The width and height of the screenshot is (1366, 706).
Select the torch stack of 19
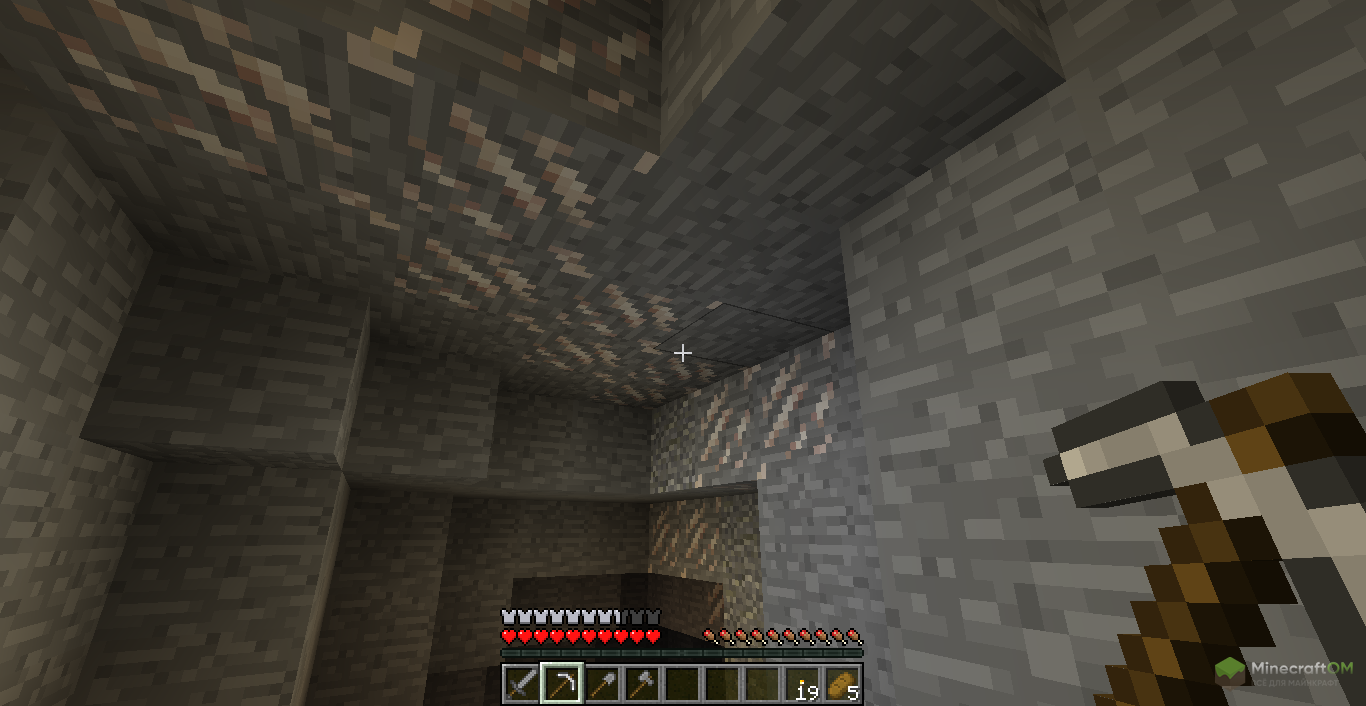tap(802, 685)
